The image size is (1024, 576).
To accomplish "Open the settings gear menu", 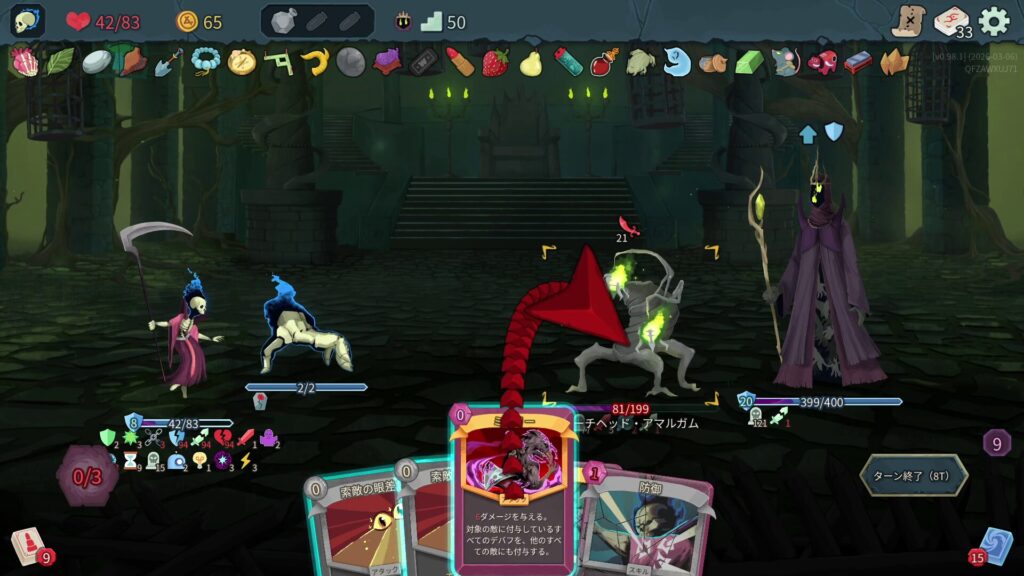I will (x=993, y=21).
